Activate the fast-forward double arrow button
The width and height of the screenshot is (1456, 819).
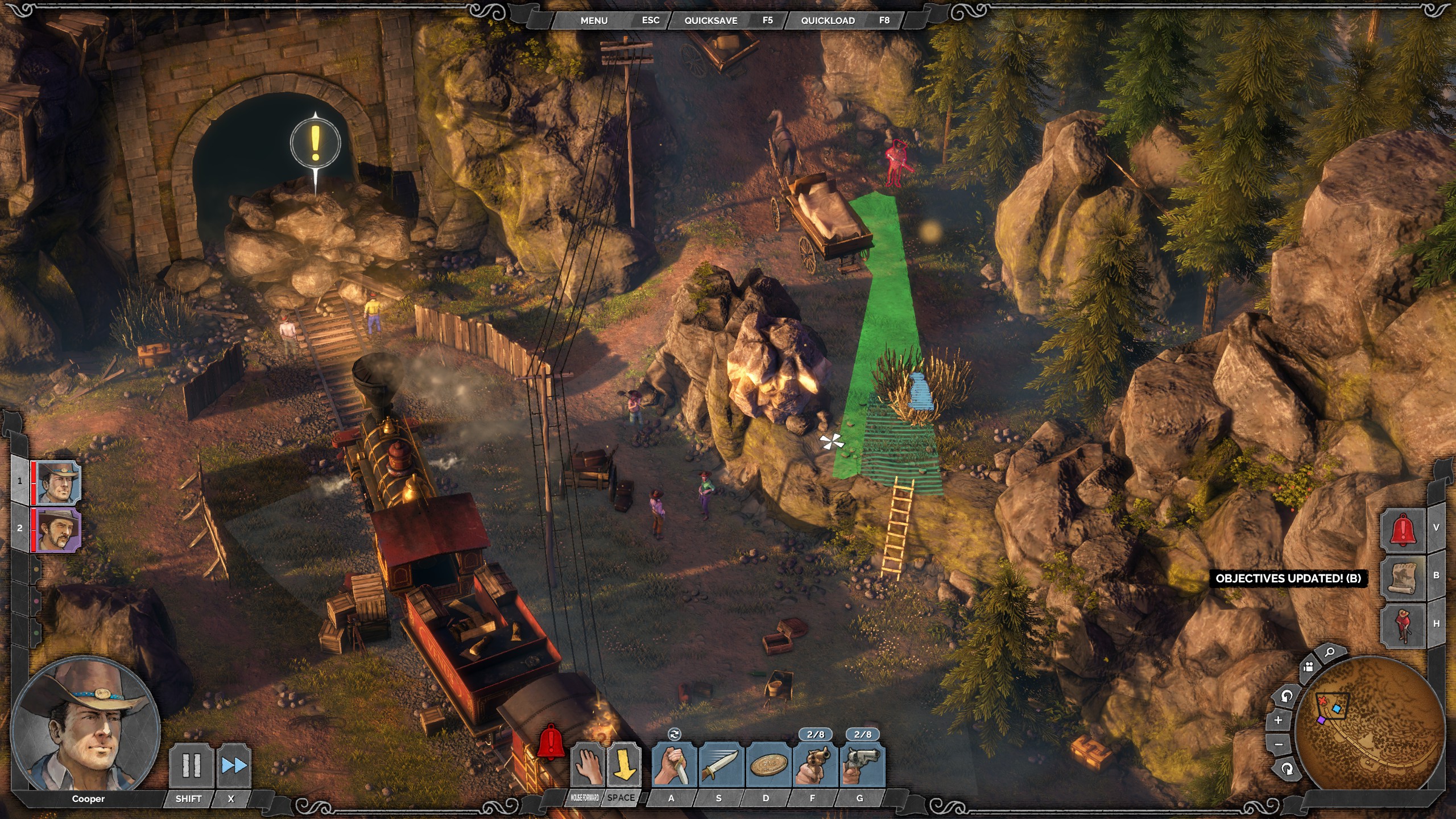234,766
